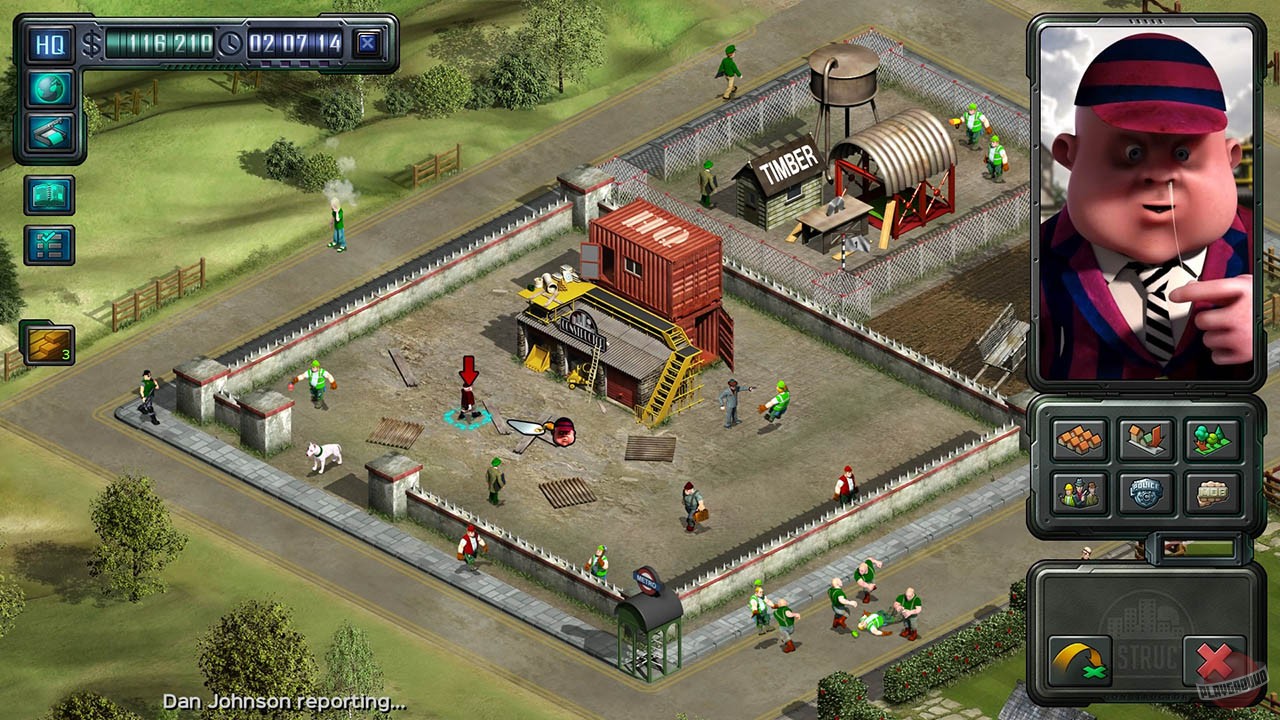The width and height of the screenshot is (1280, 720).
Task: Open the HQ panel
Action: pyautogui.click(x=48, y=44)
